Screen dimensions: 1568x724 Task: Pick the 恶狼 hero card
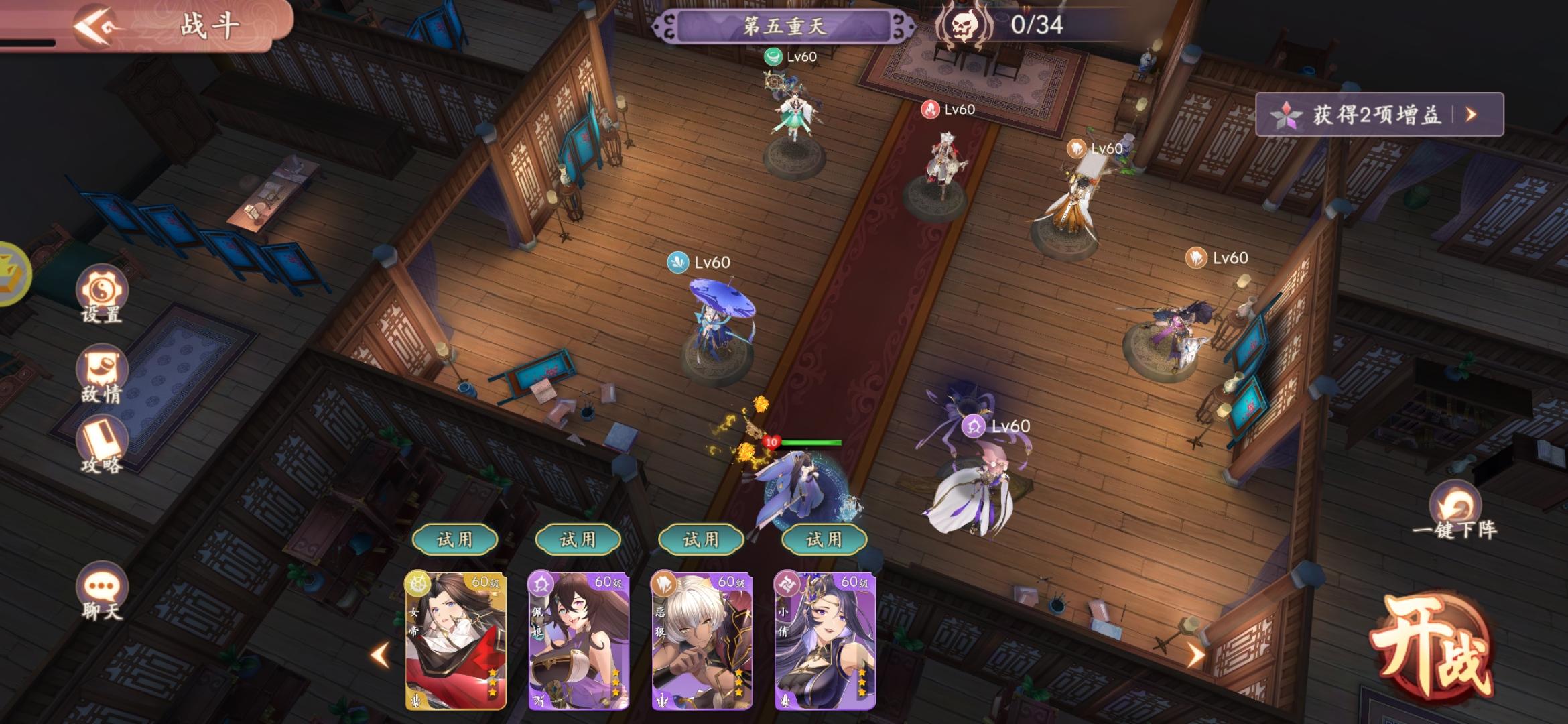(x=702, y=640)
